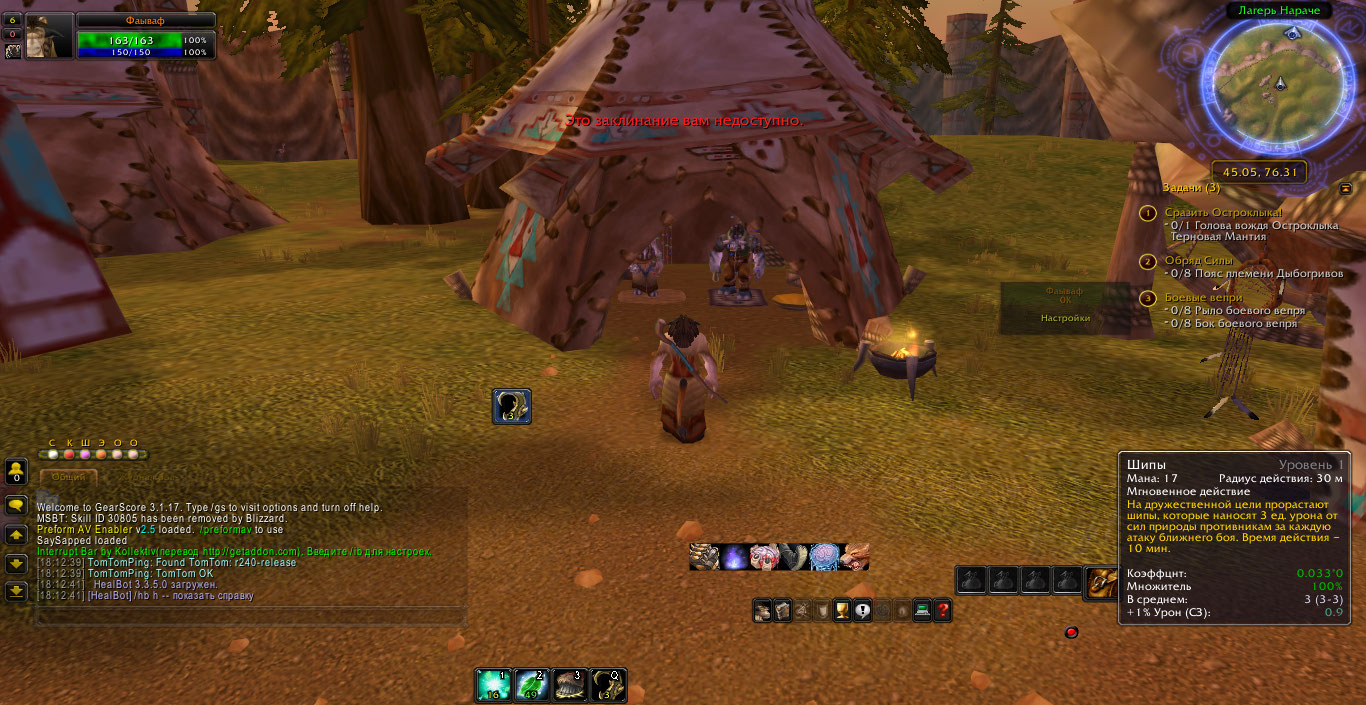Open the quest log exclamation mark button
Viewport: 1366px width, 705px height.
tap(861, 610)
